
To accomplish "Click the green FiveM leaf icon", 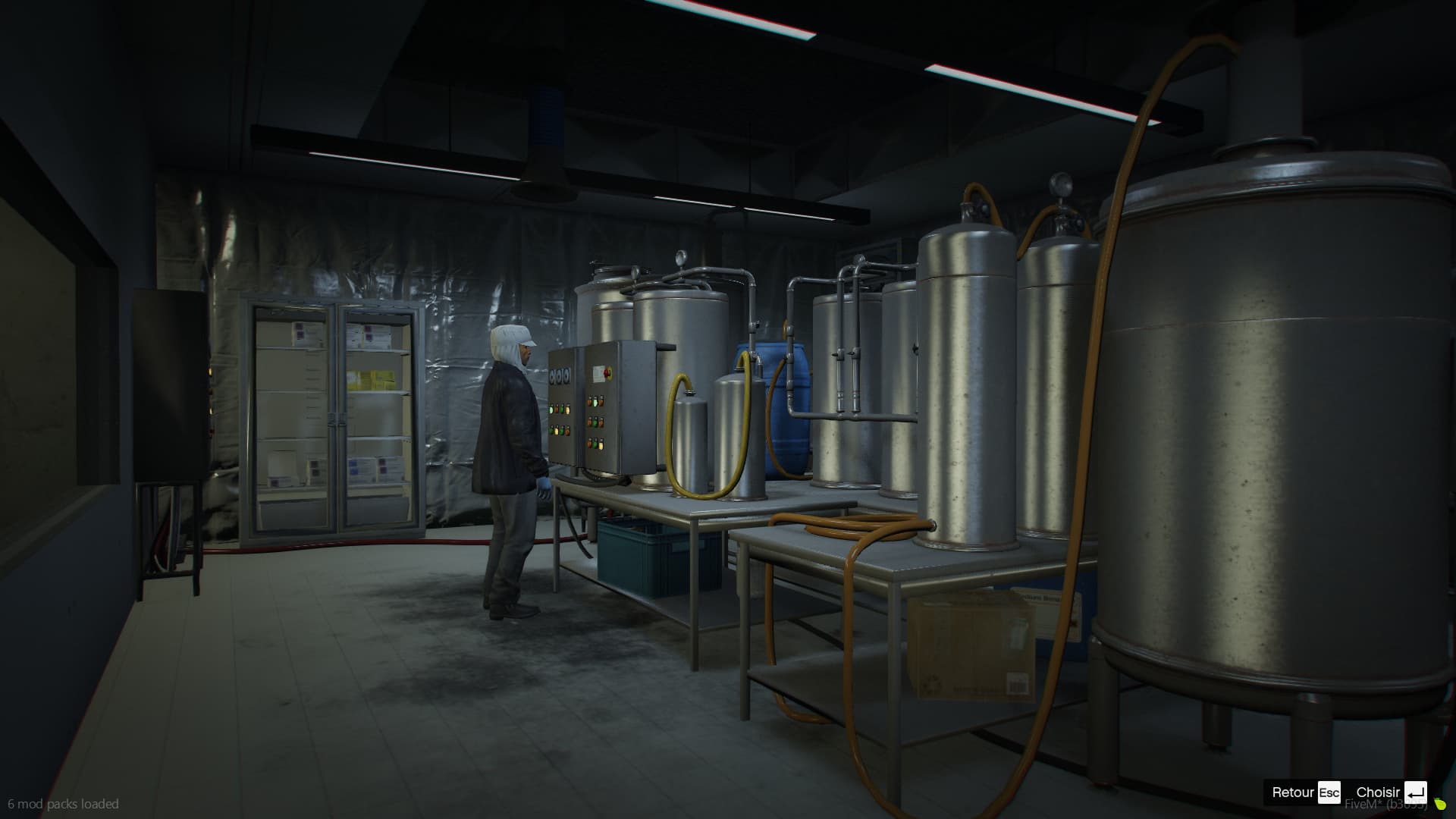I will tap(1439, 804).
